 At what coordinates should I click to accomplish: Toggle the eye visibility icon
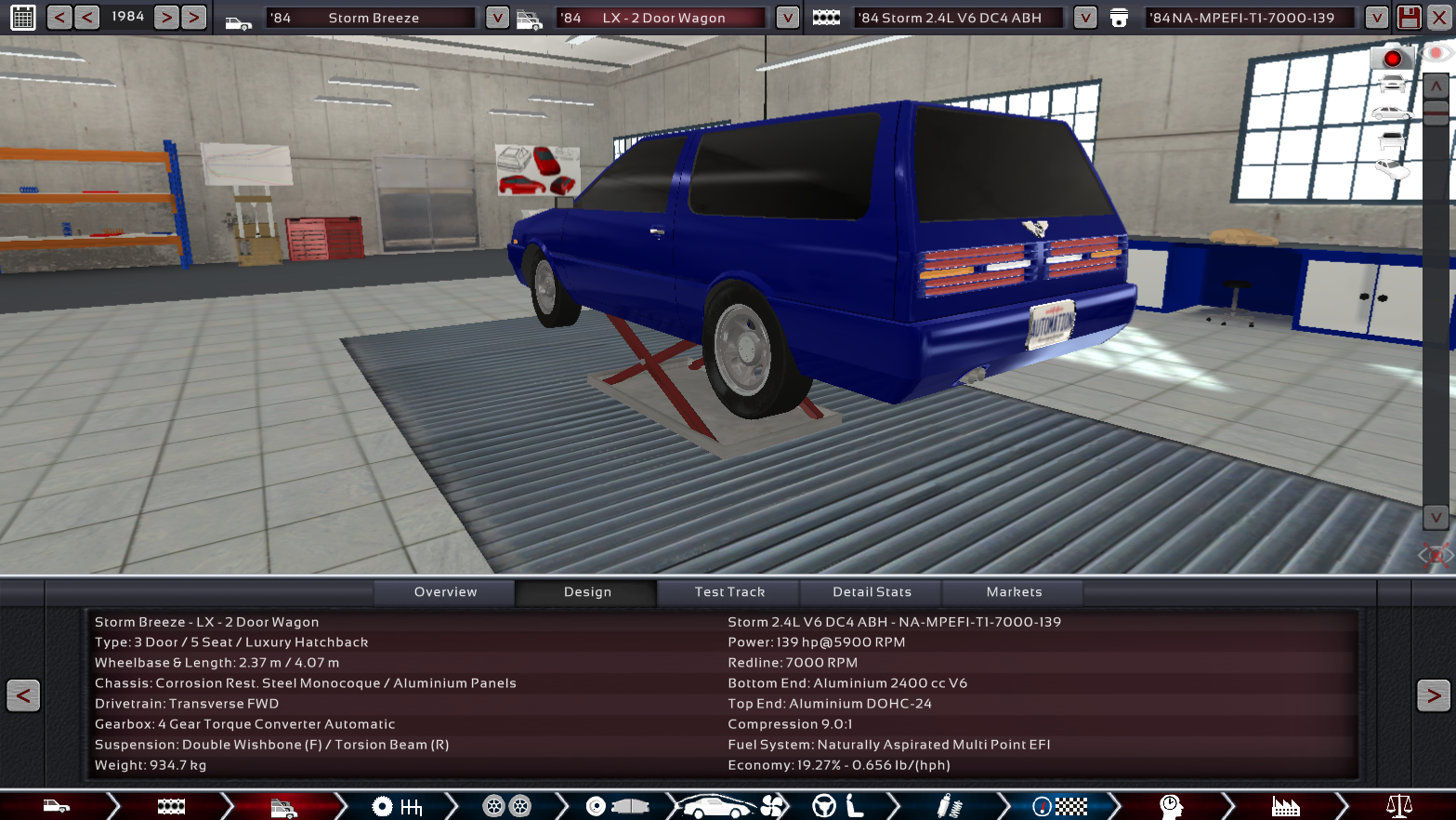point(1436,53)
